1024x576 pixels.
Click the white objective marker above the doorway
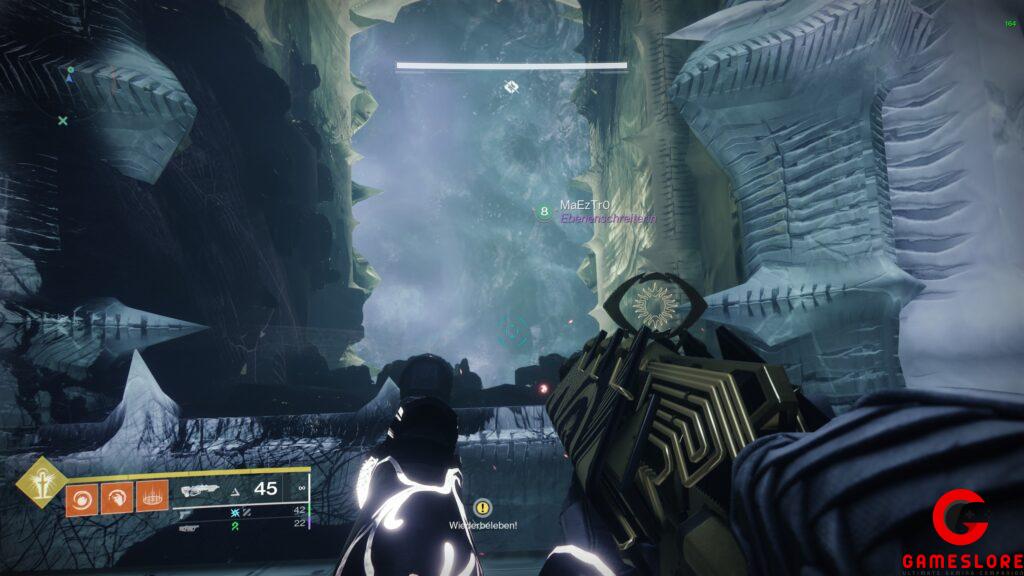[511, 87]
